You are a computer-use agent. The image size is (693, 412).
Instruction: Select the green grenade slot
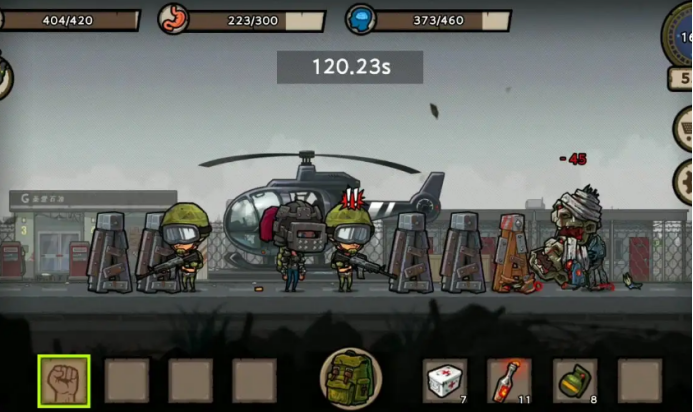point(574,380)
